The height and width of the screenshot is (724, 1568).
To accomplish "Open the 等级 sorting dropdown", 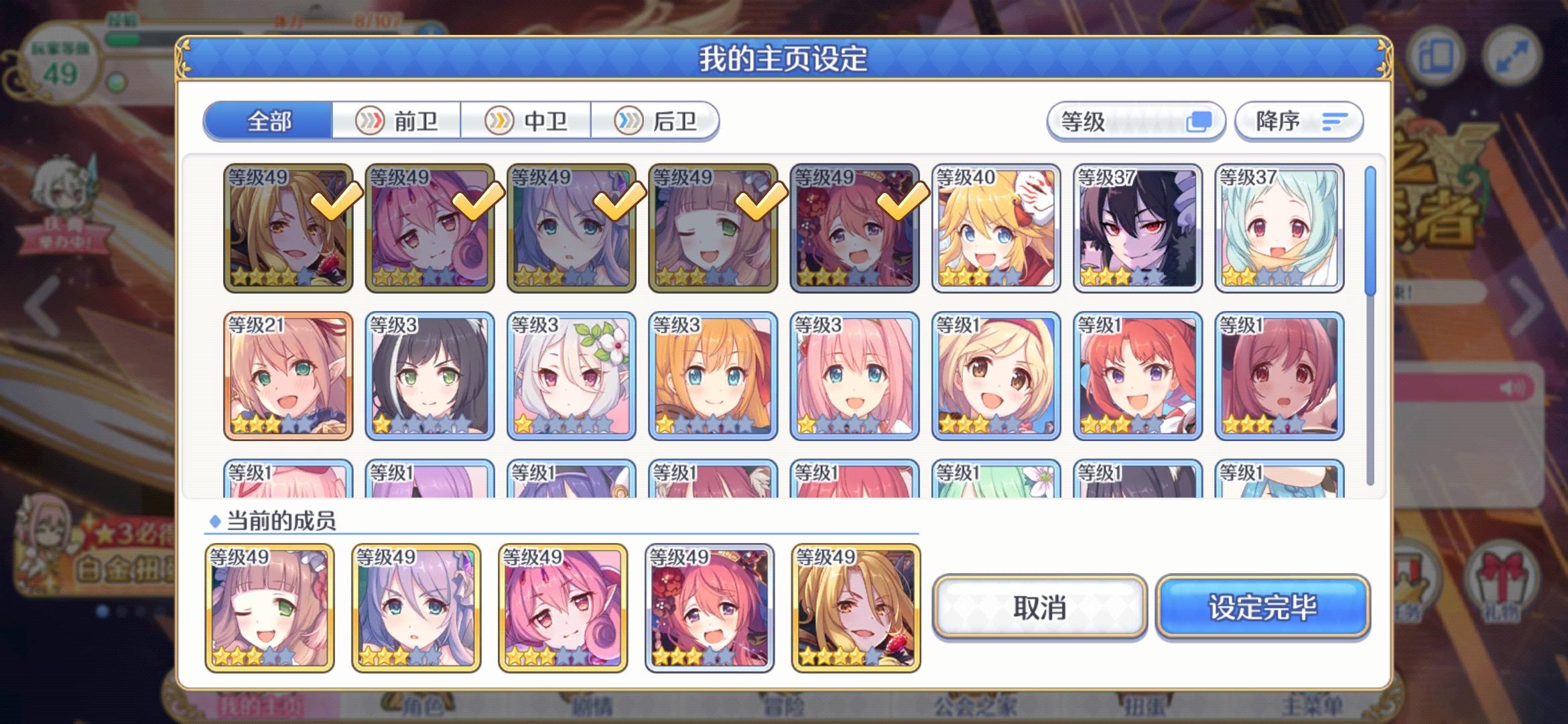I will click(x=1136, y=121).
